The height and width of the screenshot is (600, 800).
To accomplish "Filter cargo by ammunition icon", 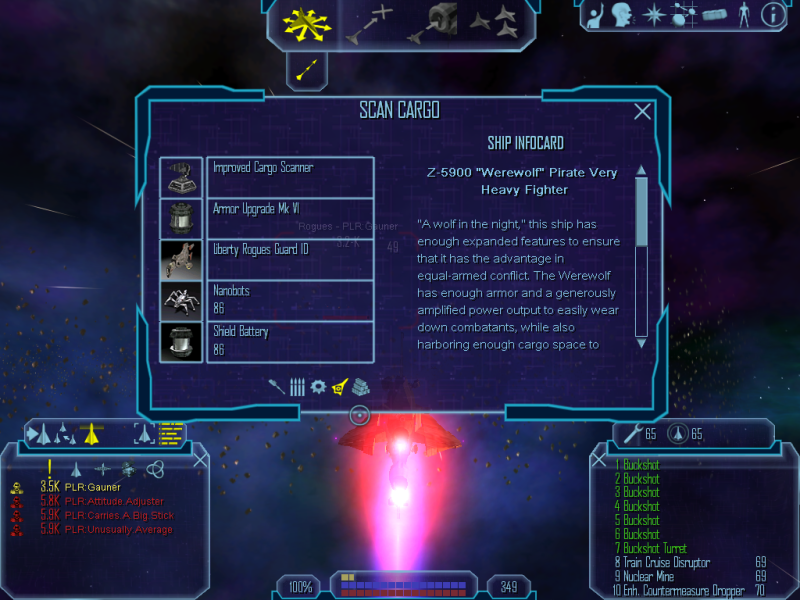I will (x=297, y=386).
